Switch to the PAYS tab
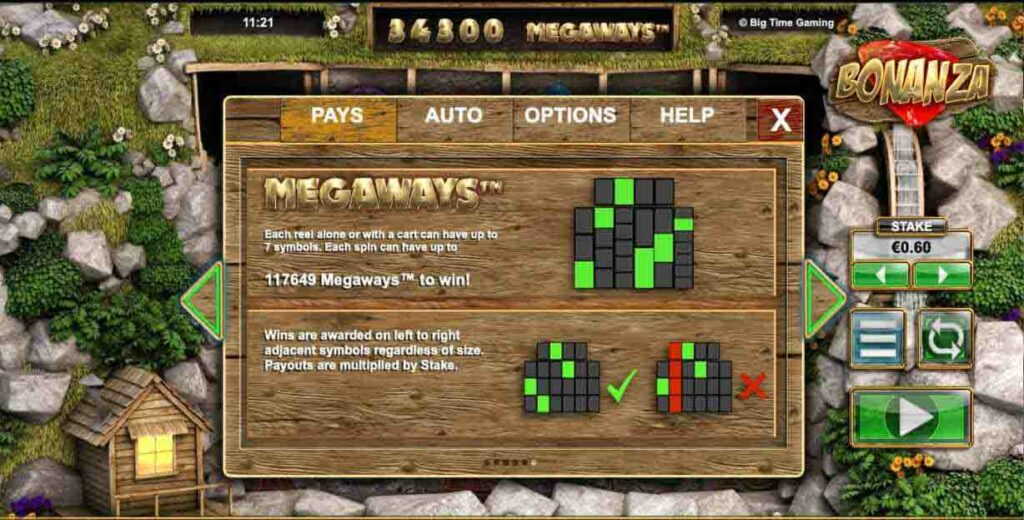This screenshot has height=520, width=1024. coord(337,117)
